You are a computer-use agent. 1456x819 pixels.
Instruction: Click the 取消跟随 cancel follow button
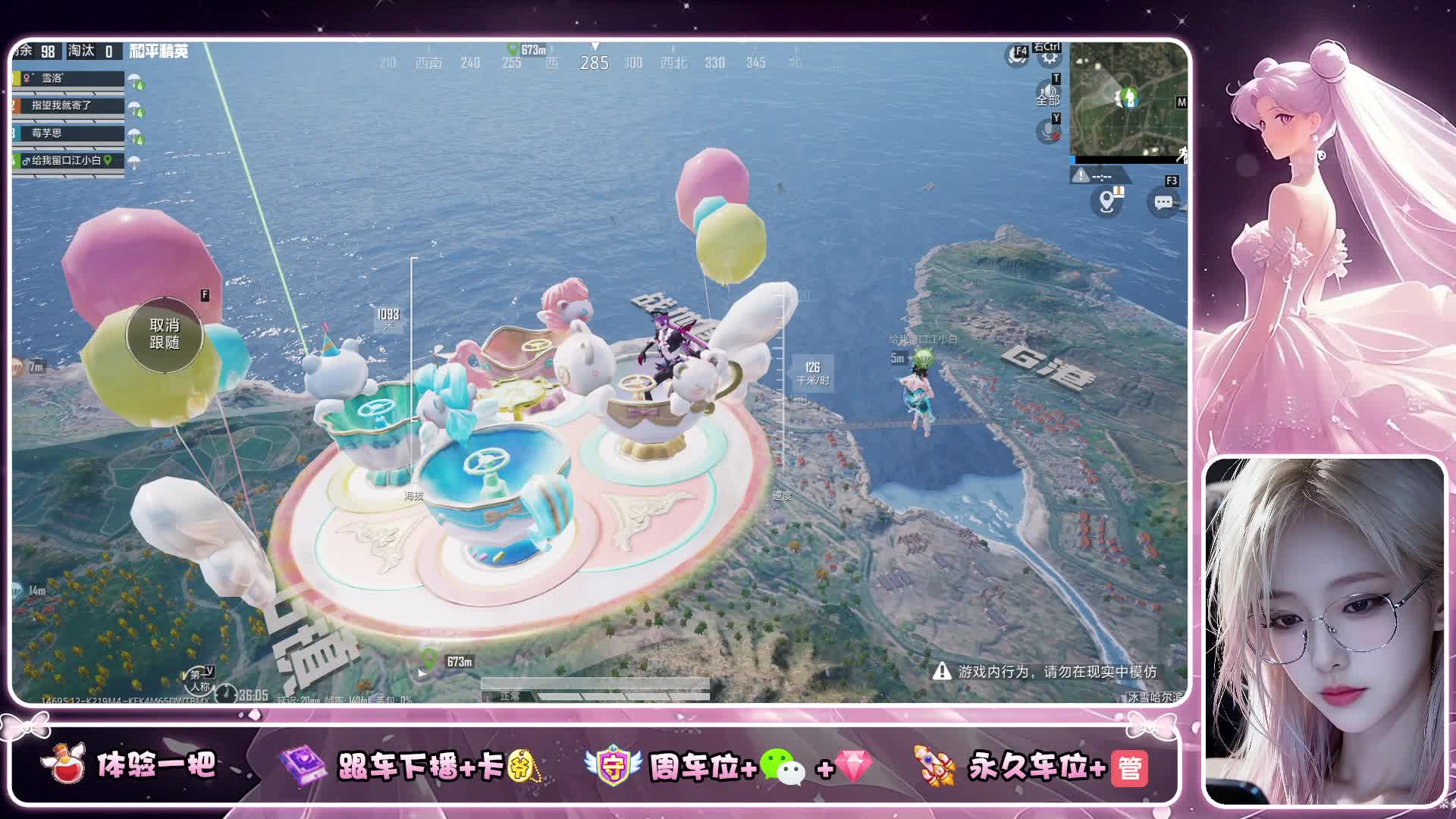(165, 334)
